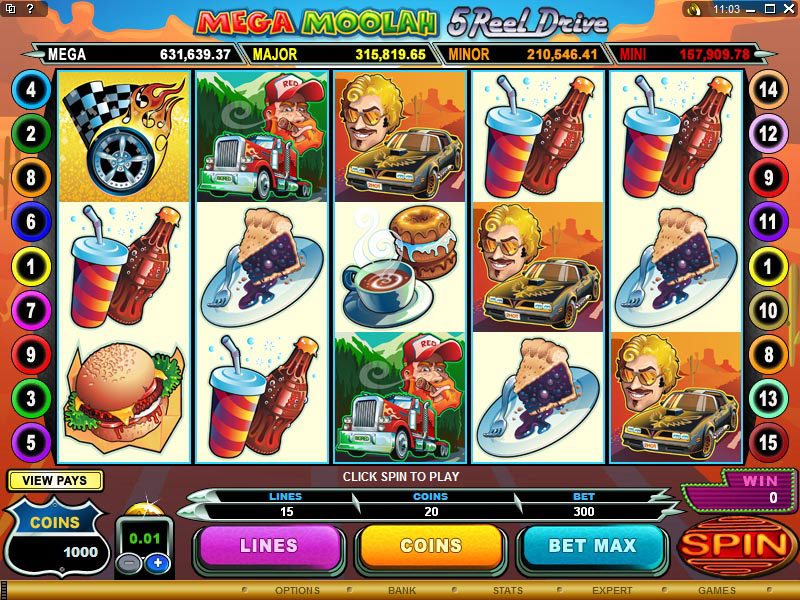Switch to EXPERT mode
The width and height of the screenshot is (800, 600).
tap(612, 591)
